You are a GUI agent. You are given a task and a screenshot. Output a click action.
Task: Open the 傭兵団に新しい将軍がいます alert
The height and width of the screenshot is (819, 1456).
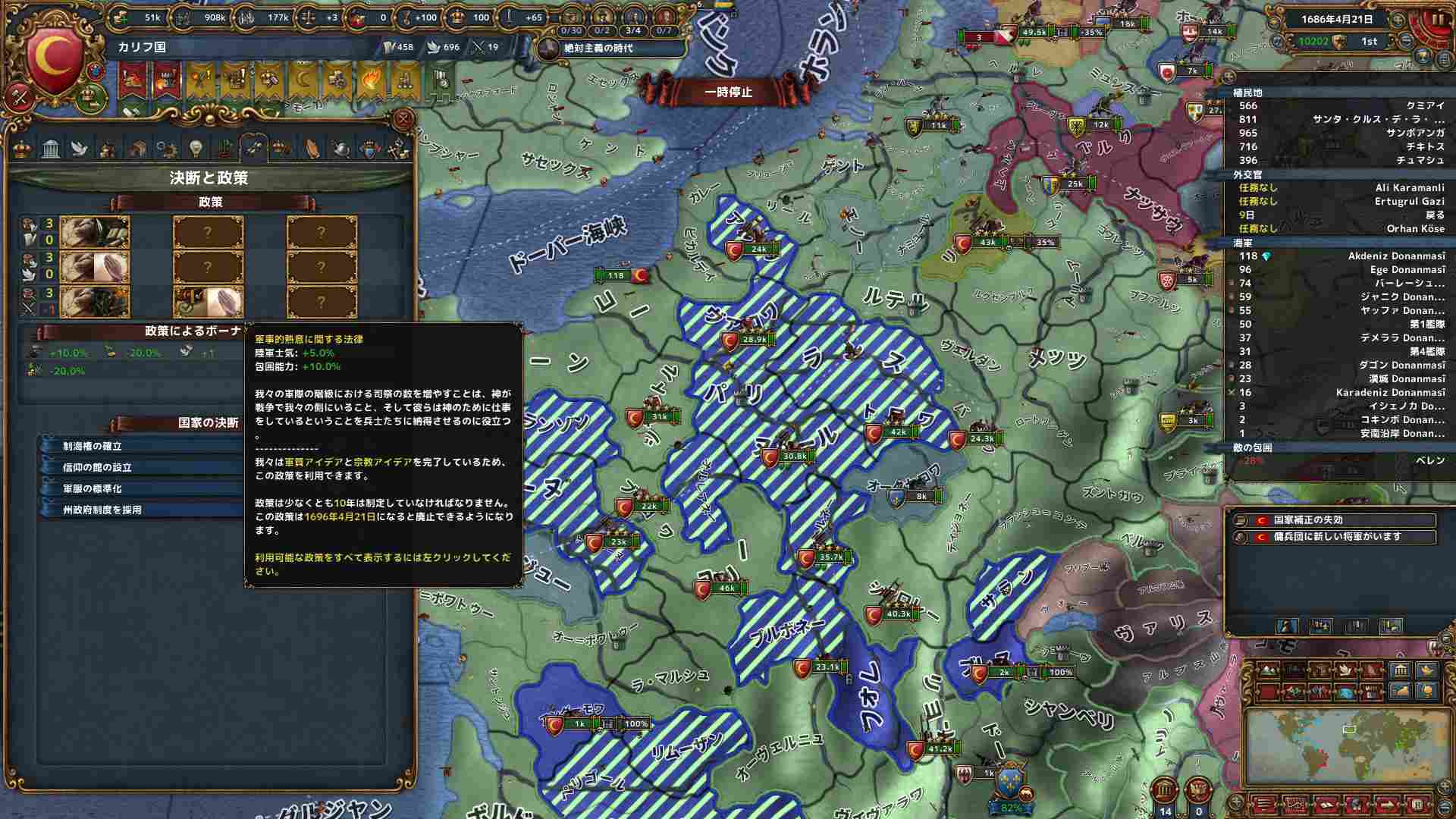click(1335, 537)
